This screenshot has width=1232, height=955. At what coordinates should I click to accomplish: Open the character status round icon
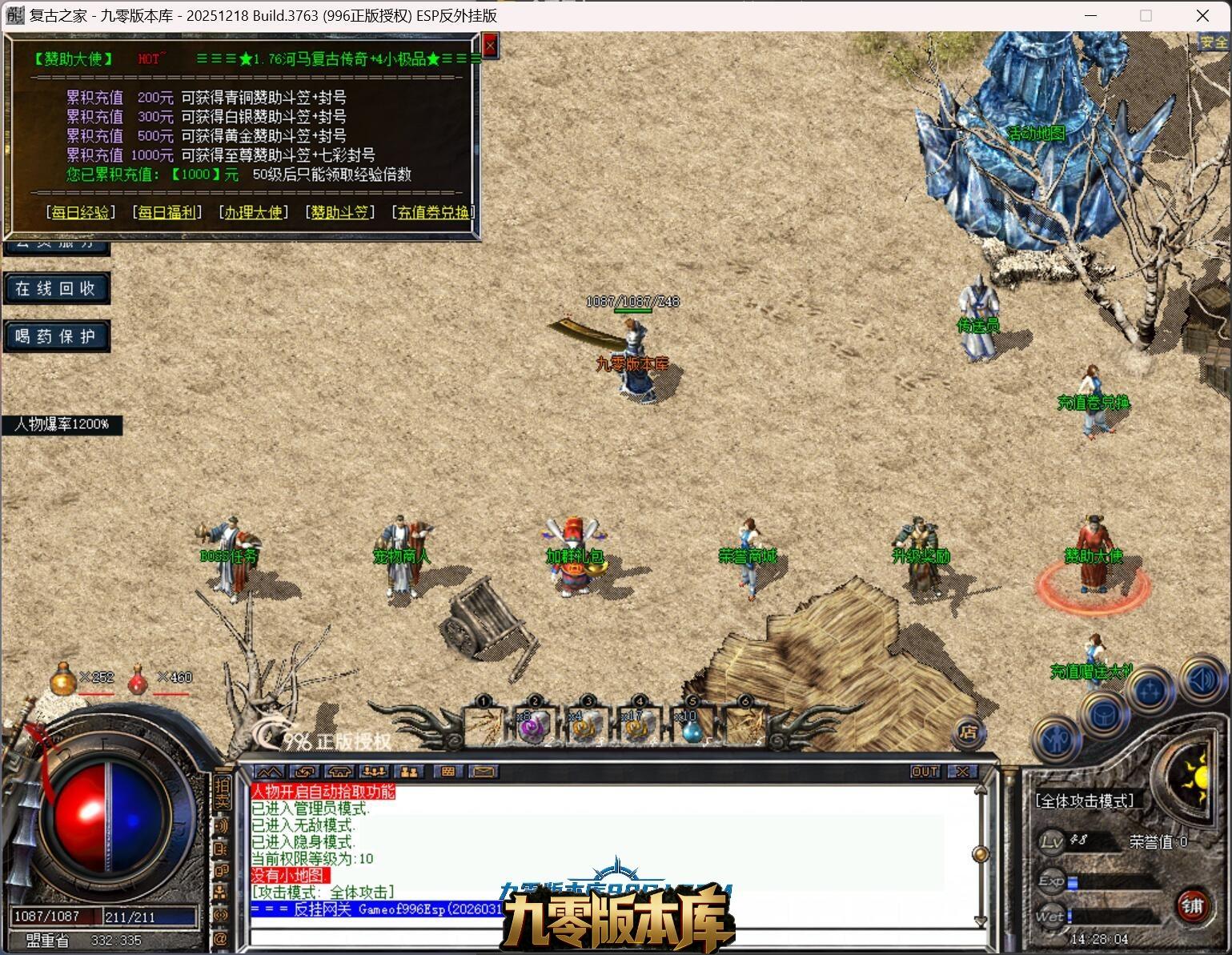1057,739
